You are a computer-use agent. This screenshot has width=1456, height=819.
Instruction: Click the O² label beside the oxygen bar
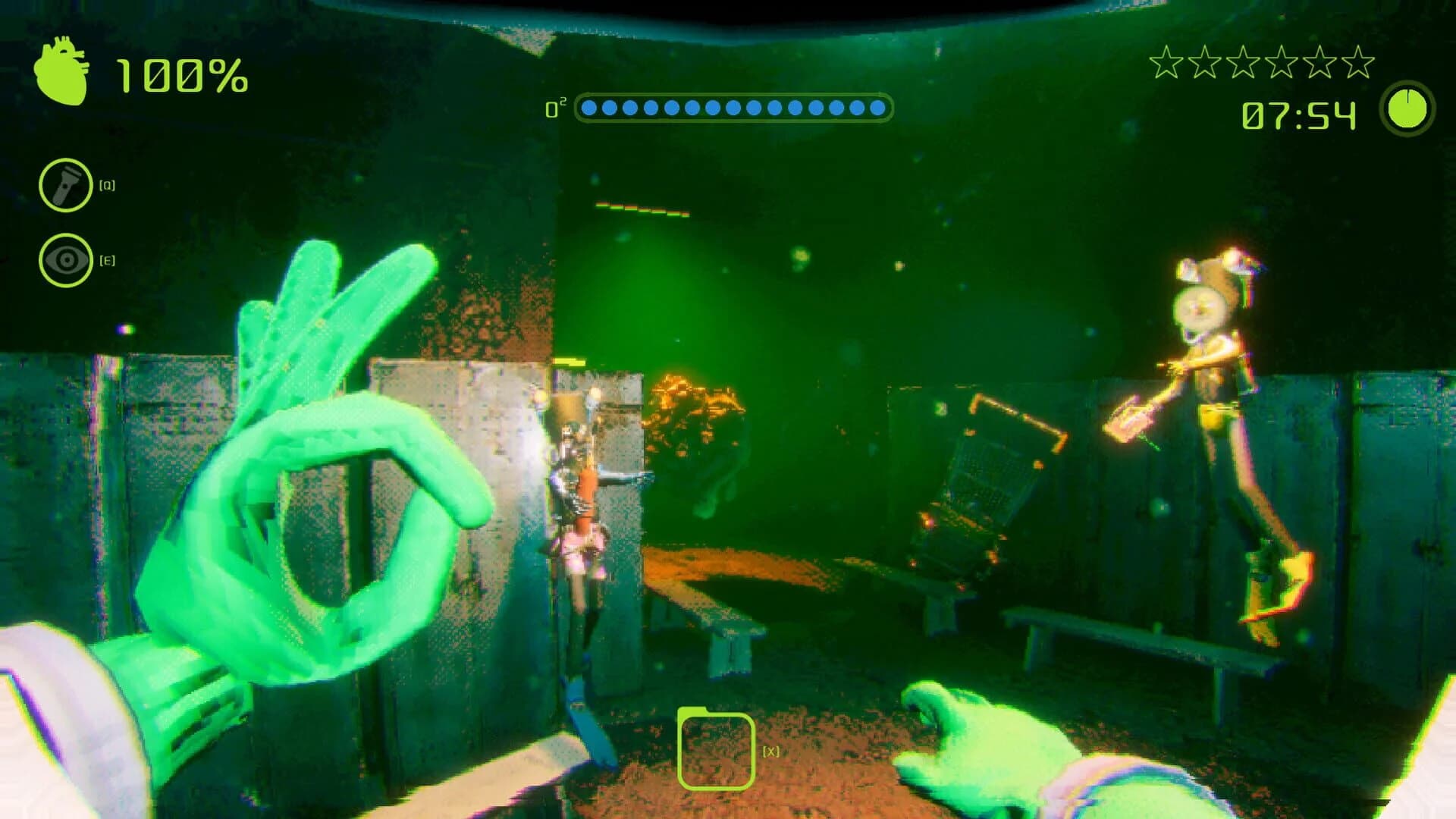tap(557, 106)
